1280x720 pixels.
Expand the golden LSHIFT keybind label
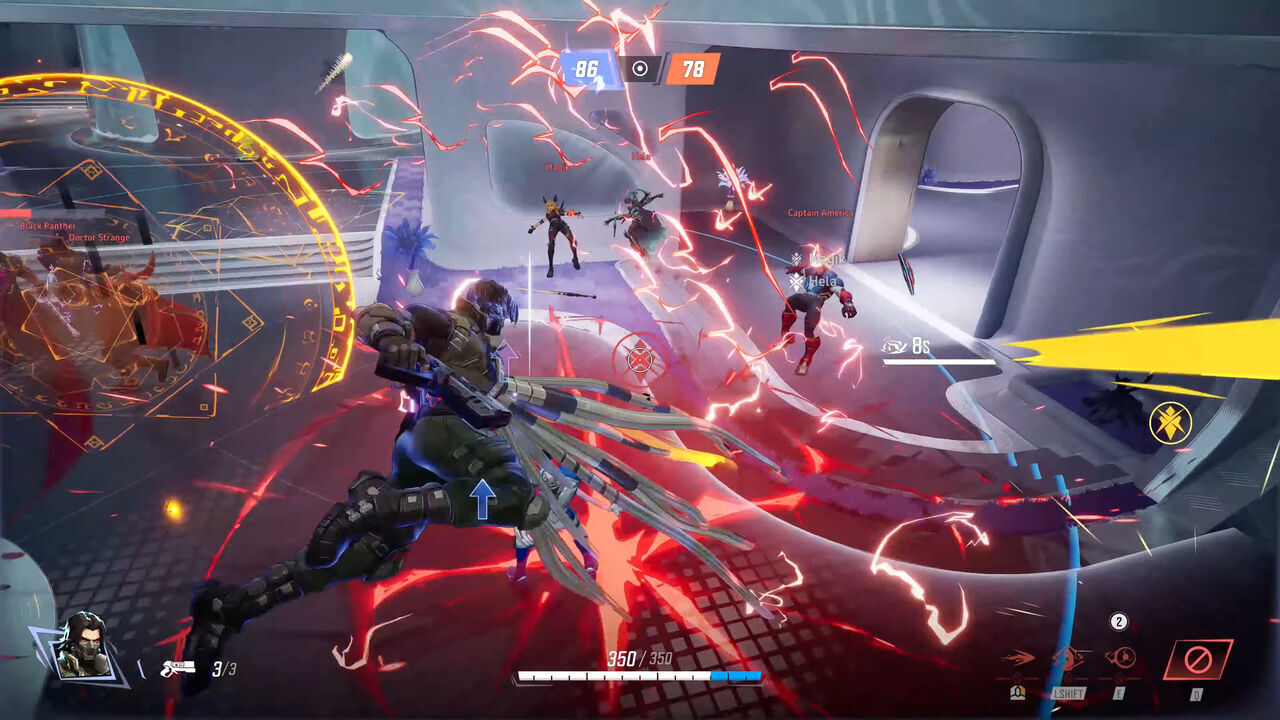pyautogui.click(x=1068, y=693)
